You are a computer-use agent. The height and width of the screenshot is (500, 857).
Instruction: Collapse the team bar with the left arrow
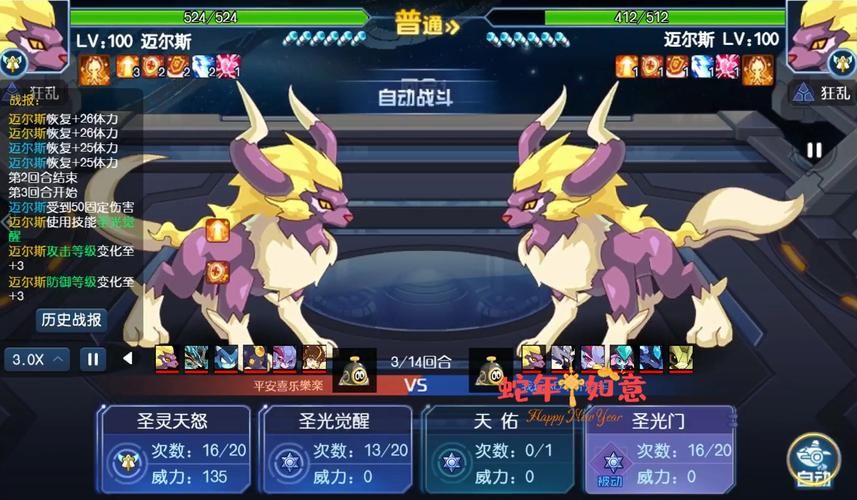(128, 358)
